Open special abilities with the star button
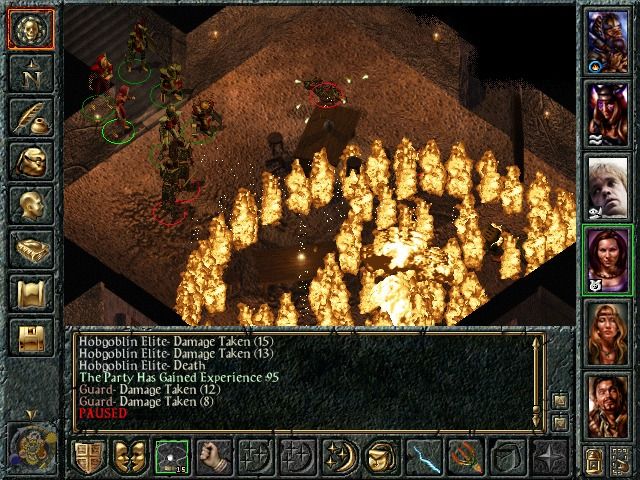Screen dimensions: 640x480 (549, 457)
